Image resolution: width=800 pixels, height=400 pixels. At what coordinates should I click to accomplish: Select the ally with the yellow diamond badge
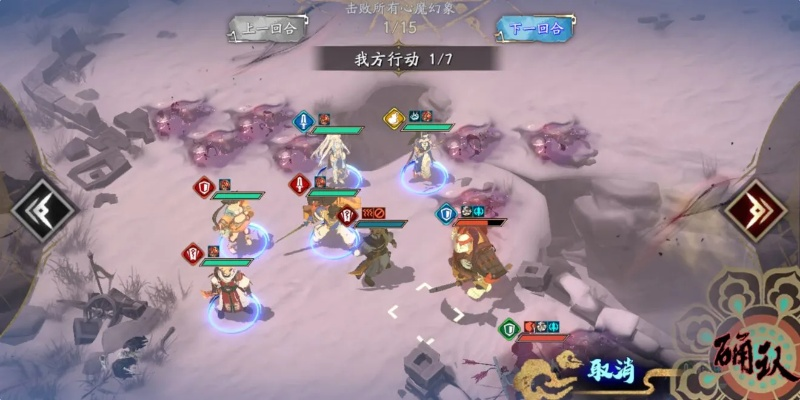[x=425, y=160]
